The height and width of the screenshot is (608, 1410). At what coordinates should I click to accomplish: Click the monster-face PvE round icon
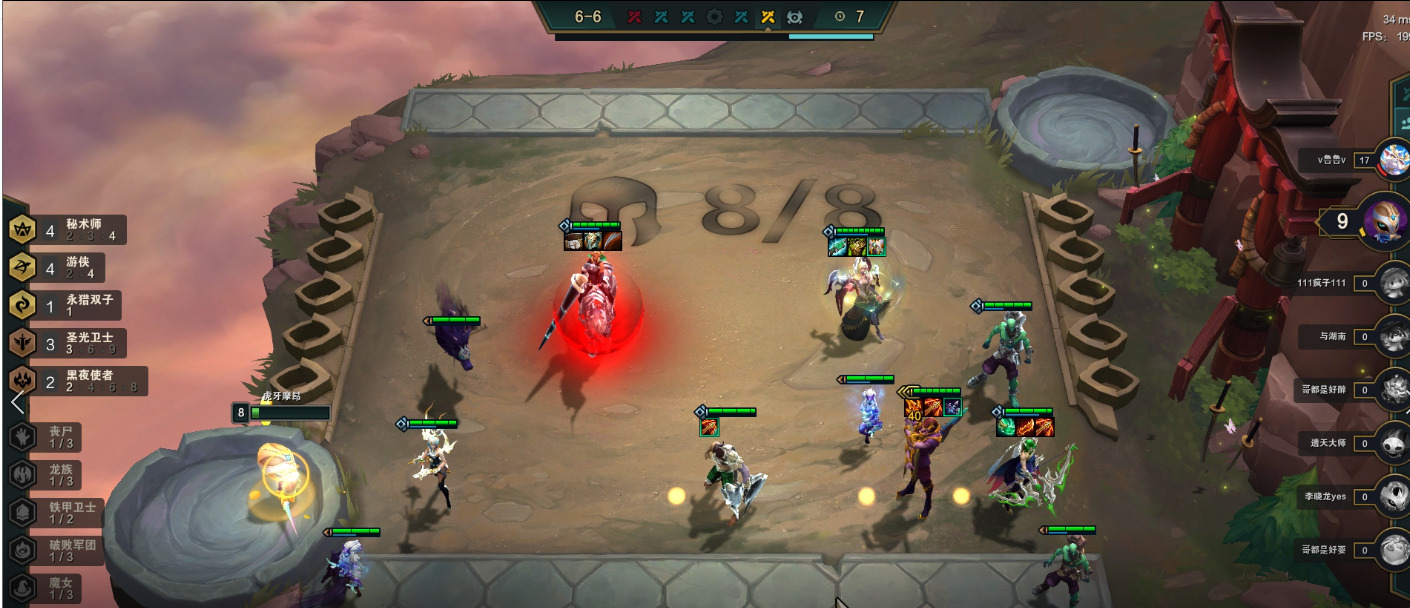[x=795, y=16]
